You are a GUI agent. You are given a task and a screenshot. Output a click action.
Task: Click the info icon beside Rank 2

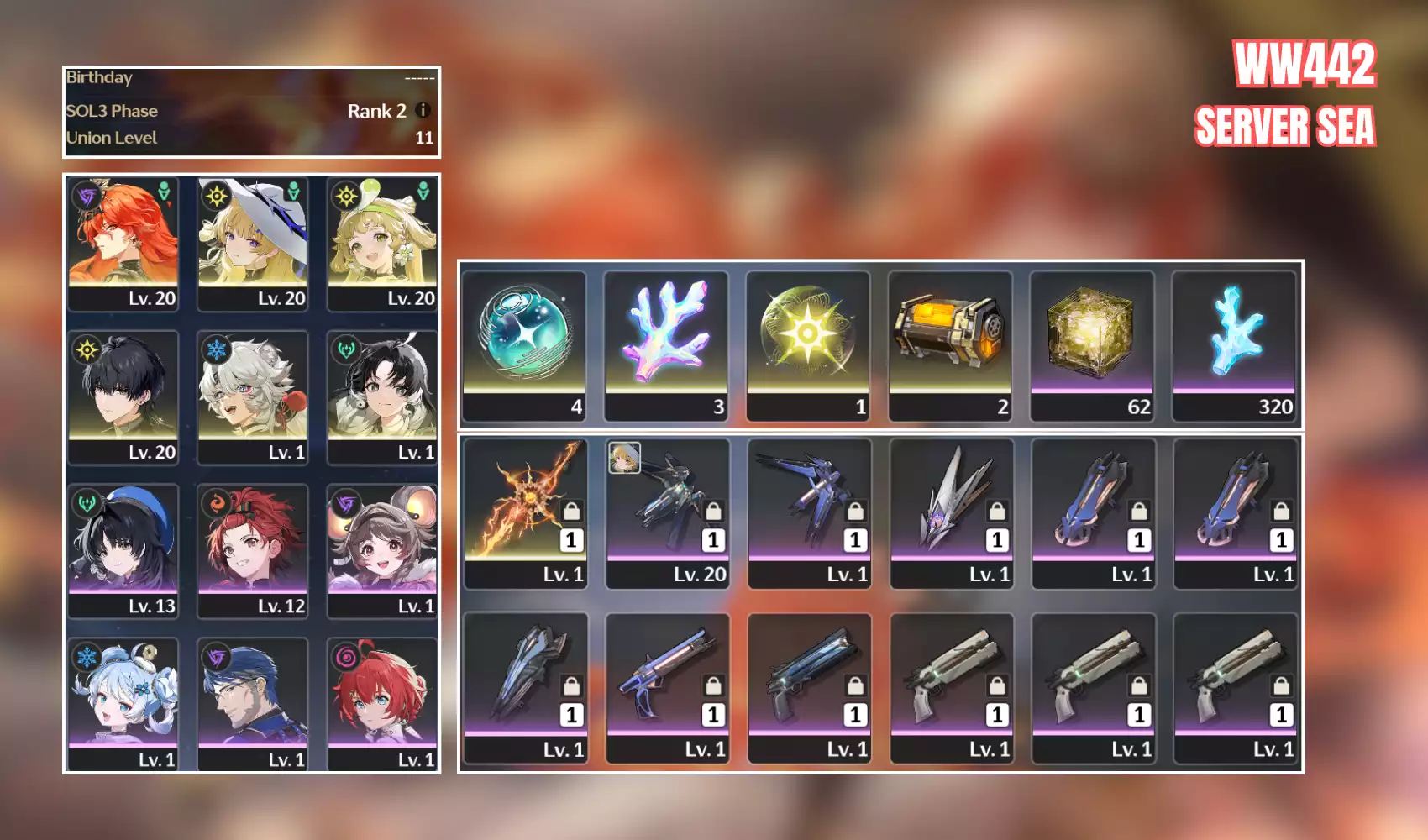click(x=423, y=110)
